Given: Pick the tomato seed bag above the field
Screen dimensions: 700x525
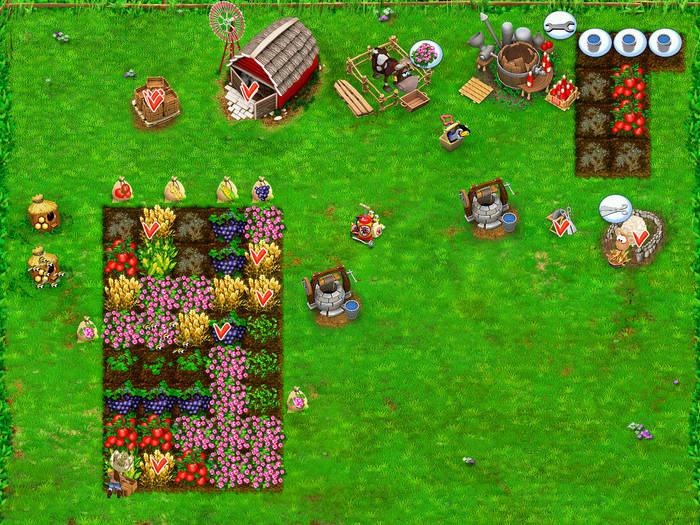Looking at the screenshot, I should pyautogui.click(x=122, y=189).
